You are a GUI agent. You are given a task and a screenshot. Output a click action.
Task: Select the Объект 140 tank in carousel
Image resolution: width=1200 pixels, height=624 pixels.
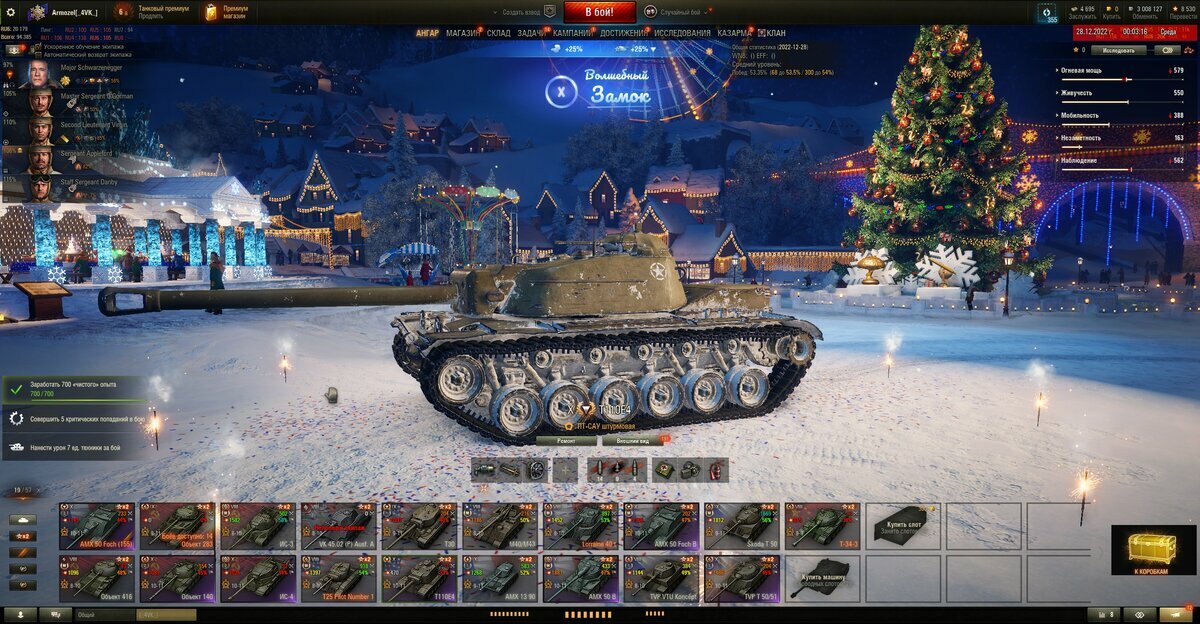coord(177,579)
